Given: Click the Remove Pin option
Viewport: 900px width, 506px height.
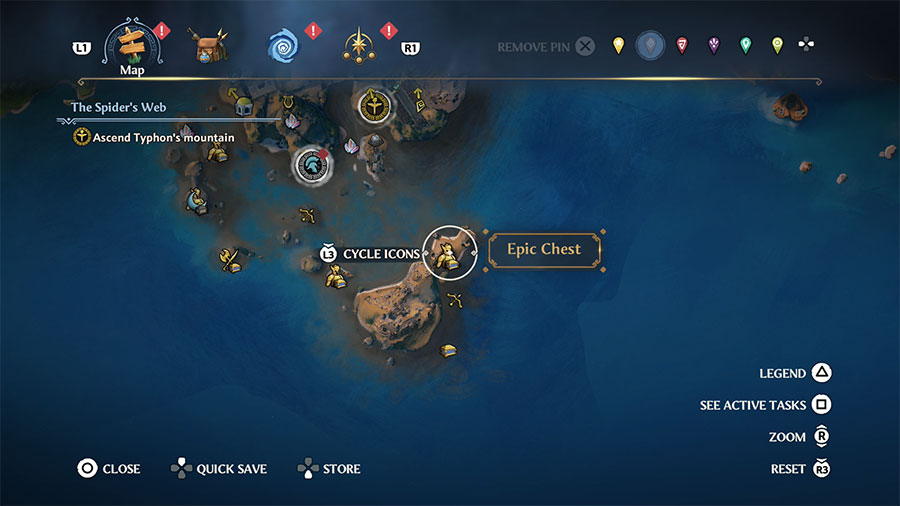Looking at the screenshot, I should pyautogui.click(x=546, y=46).
